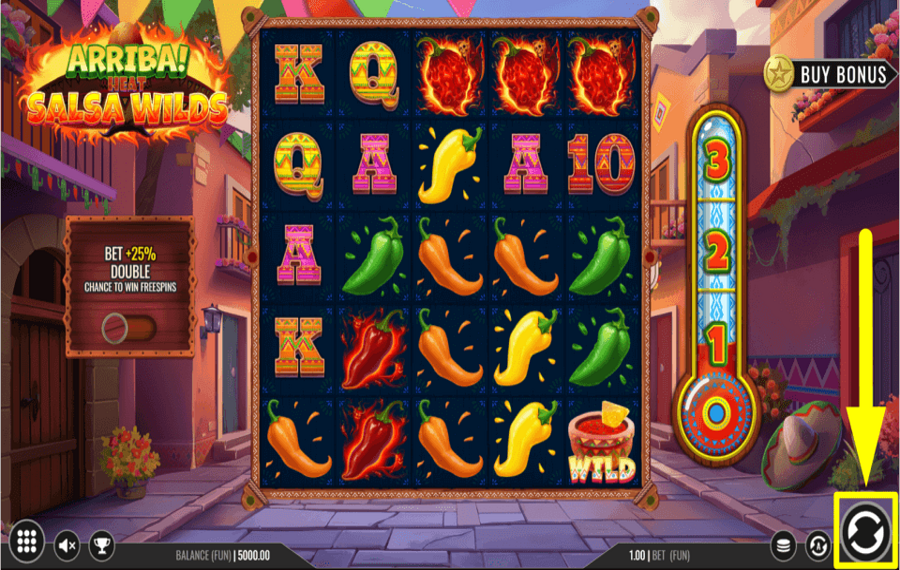
Task: Open the Buy Bonus feature
Action: point(827,74)
